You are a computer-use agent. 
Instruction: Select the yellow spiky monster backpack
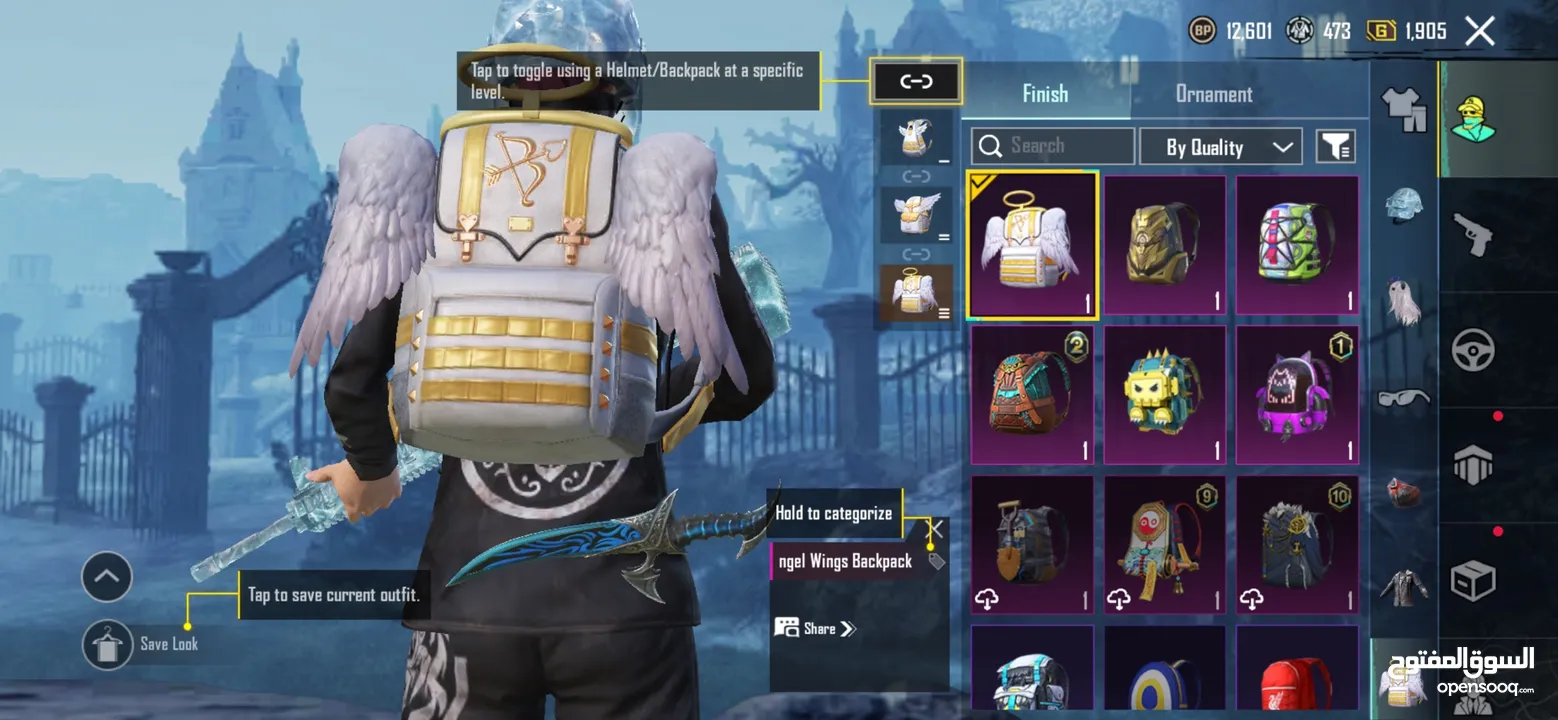[1166, 395]
